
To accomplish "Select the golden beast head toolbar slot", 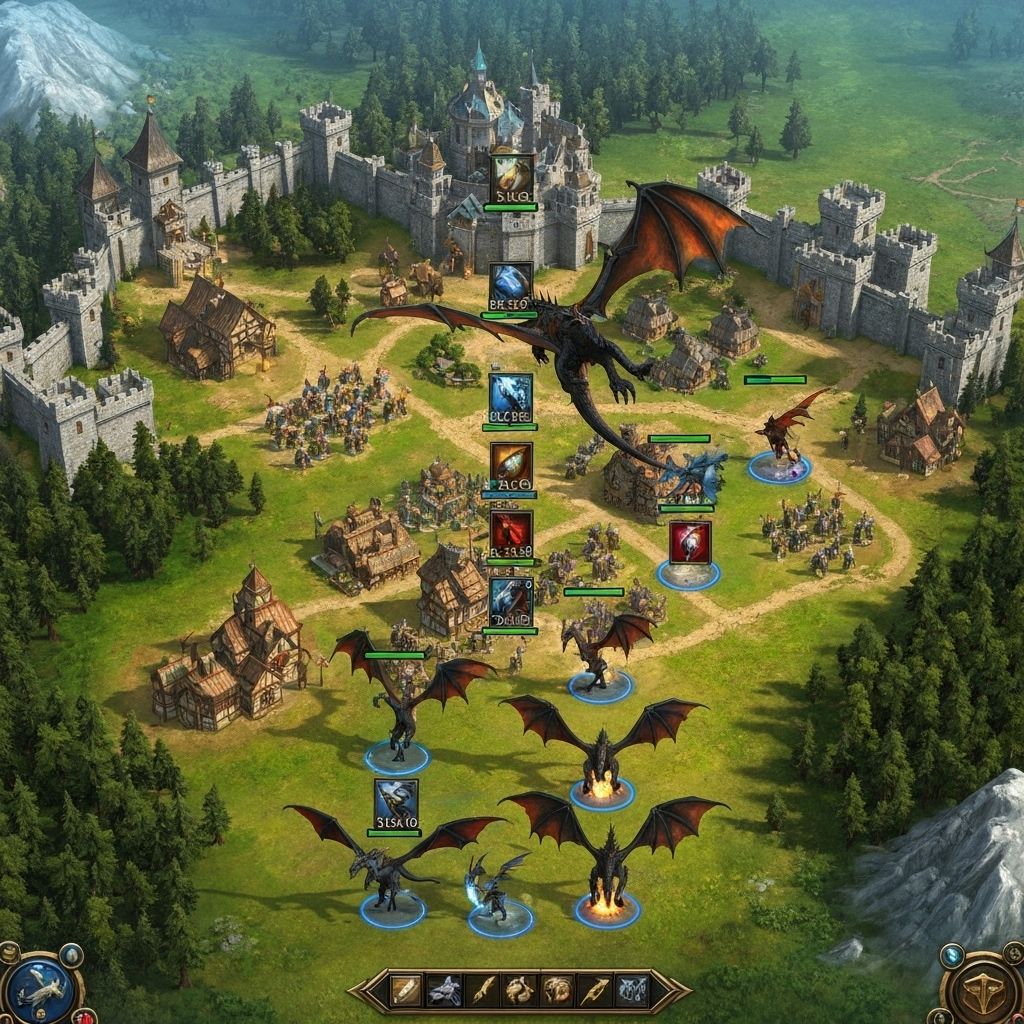I will [557, 990].
